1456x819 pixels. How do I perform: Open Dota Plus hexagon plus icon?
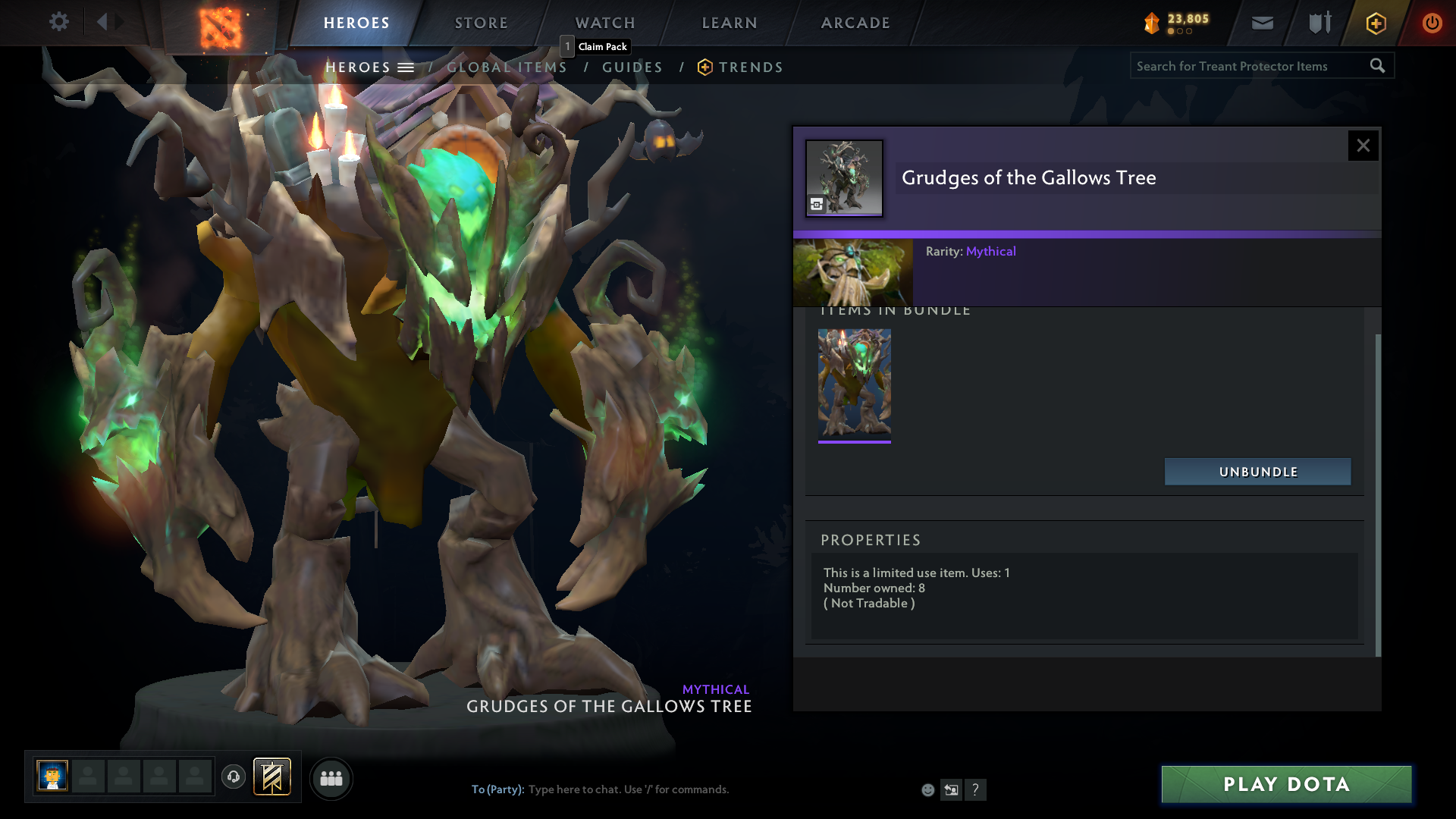click(x=1375, y=23)
